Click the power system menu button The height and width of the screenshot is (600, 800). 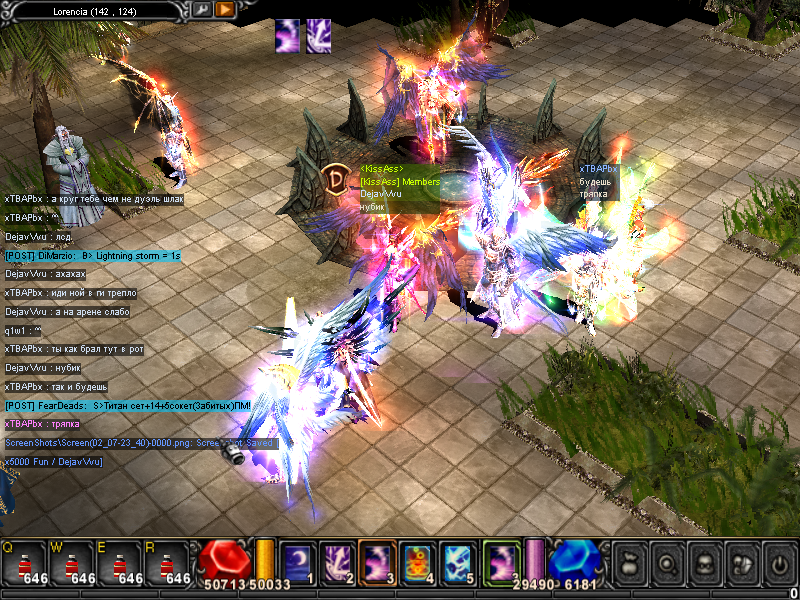pyautogui.click(x=778, y=563)
